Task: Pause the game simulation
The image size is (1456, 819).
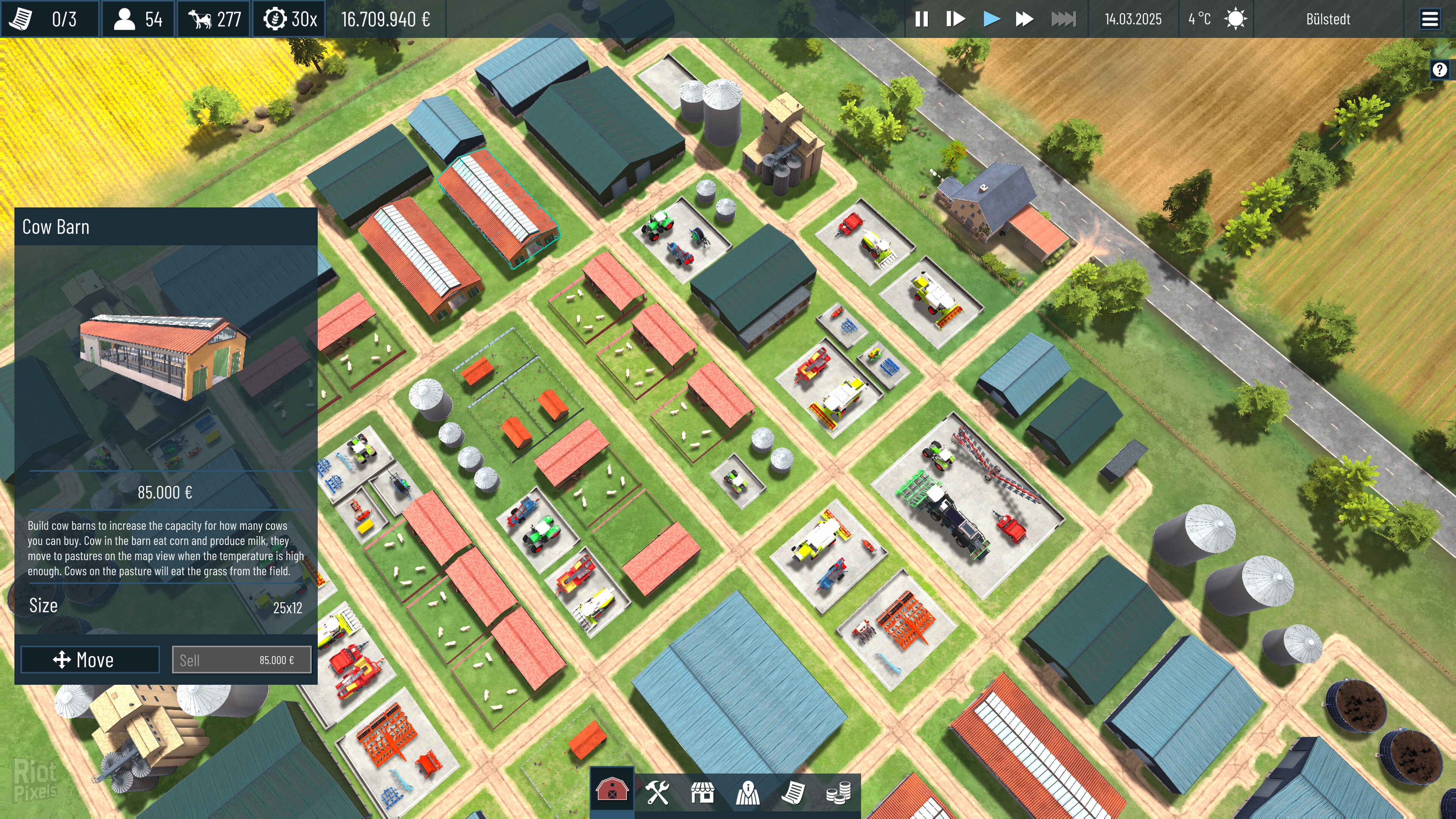Action: (921, 19)
